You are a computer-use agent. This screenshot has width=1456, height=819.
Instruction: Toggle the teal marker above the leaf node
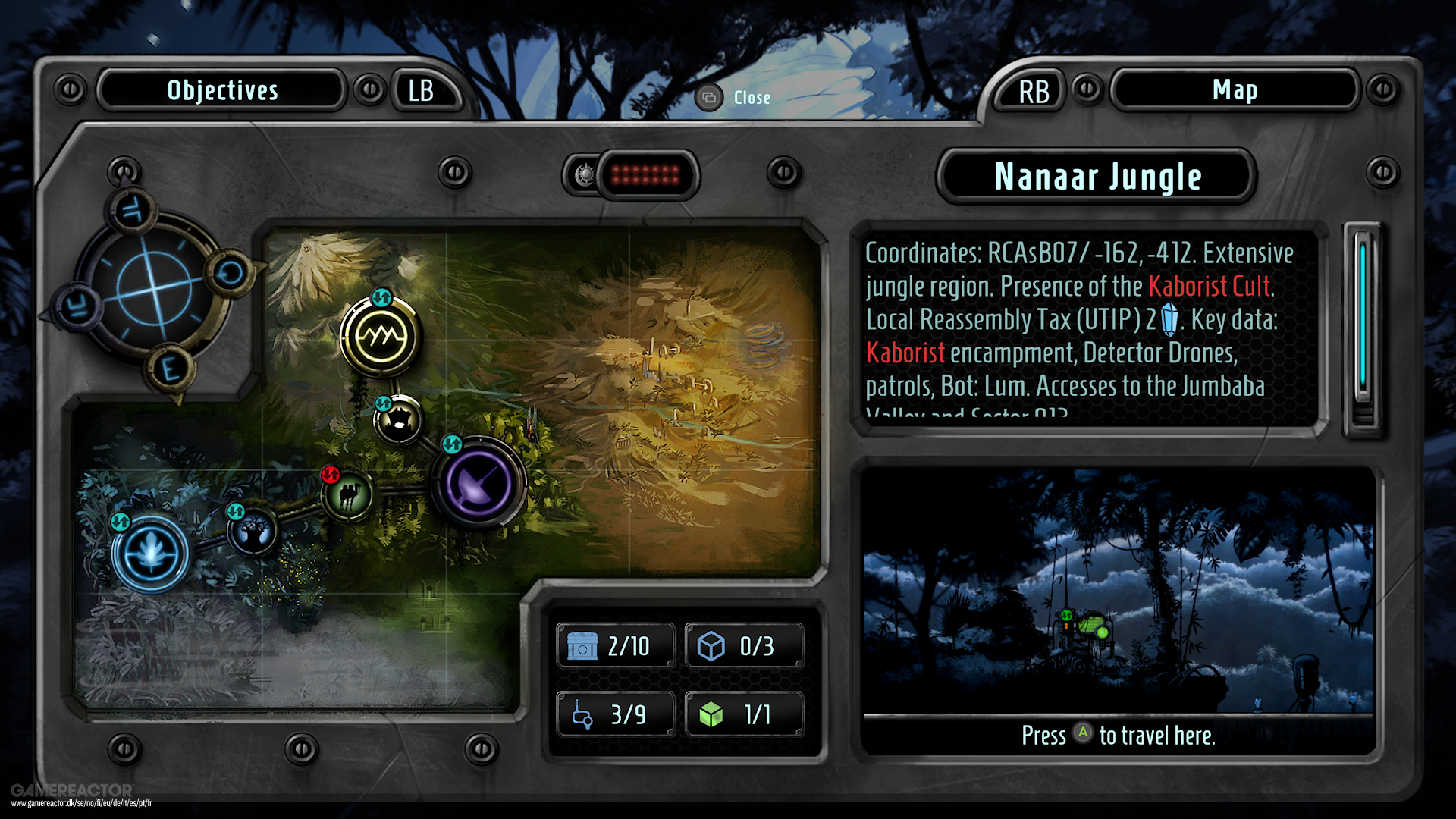(120, 520)
